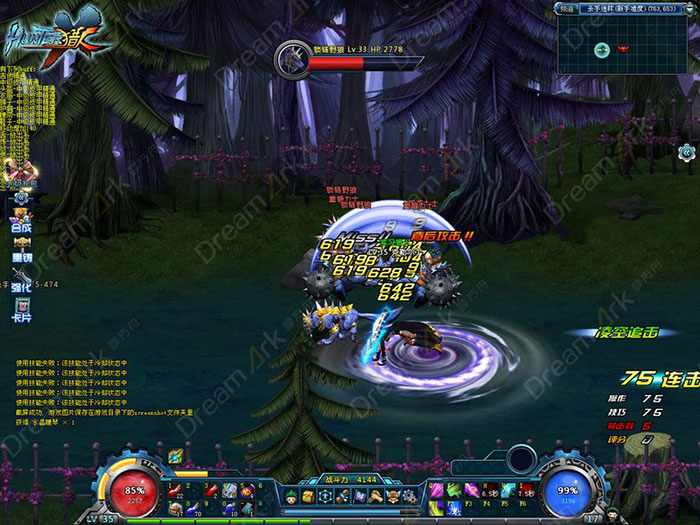Image resolution: width=700 pixels, height=525 pixels.
Task: Open the 重铸 reforge menu
Action: point(21,250)
